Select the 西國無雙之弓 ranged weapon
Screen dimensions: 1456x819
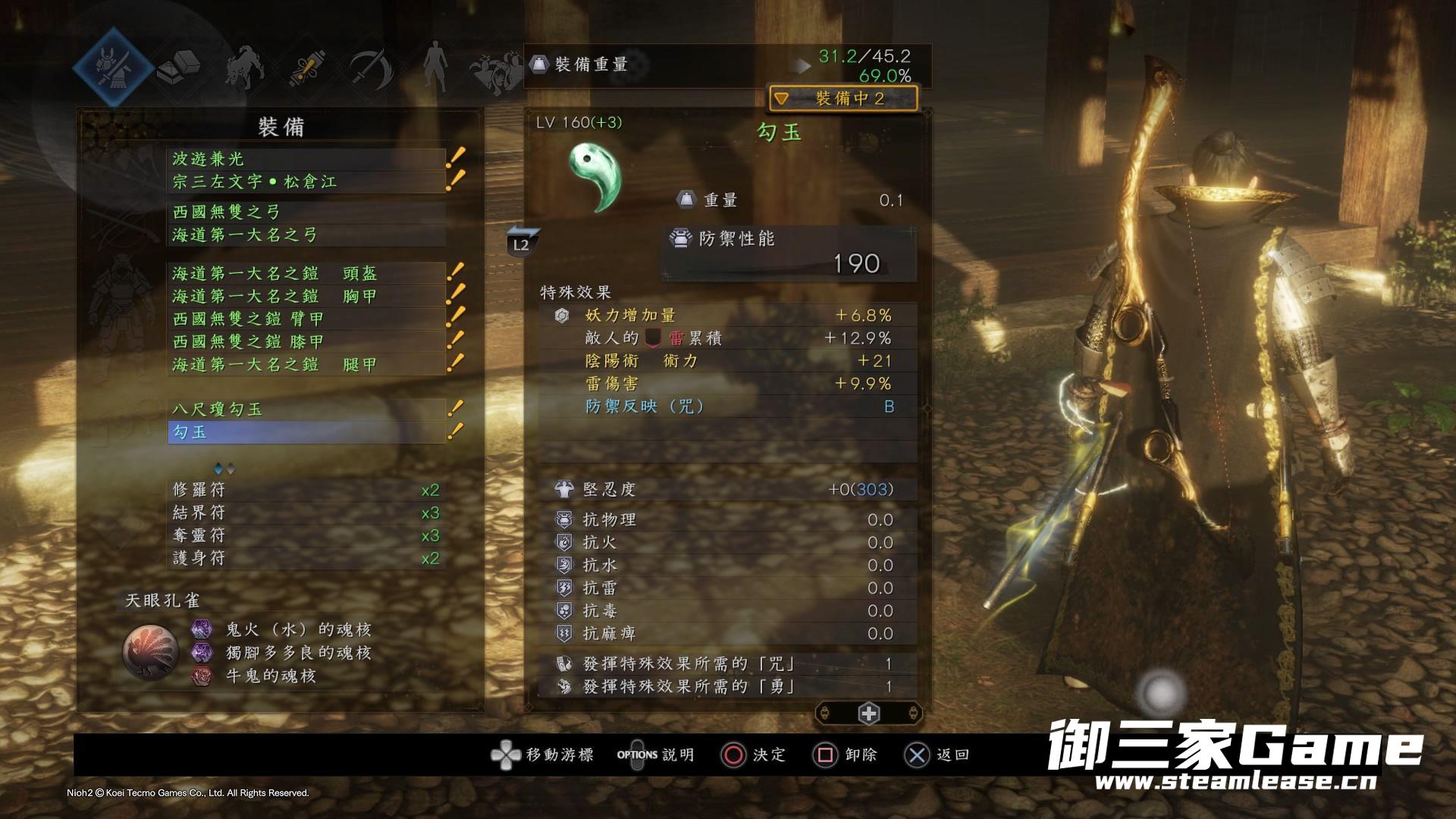click(x=306, y=212)
